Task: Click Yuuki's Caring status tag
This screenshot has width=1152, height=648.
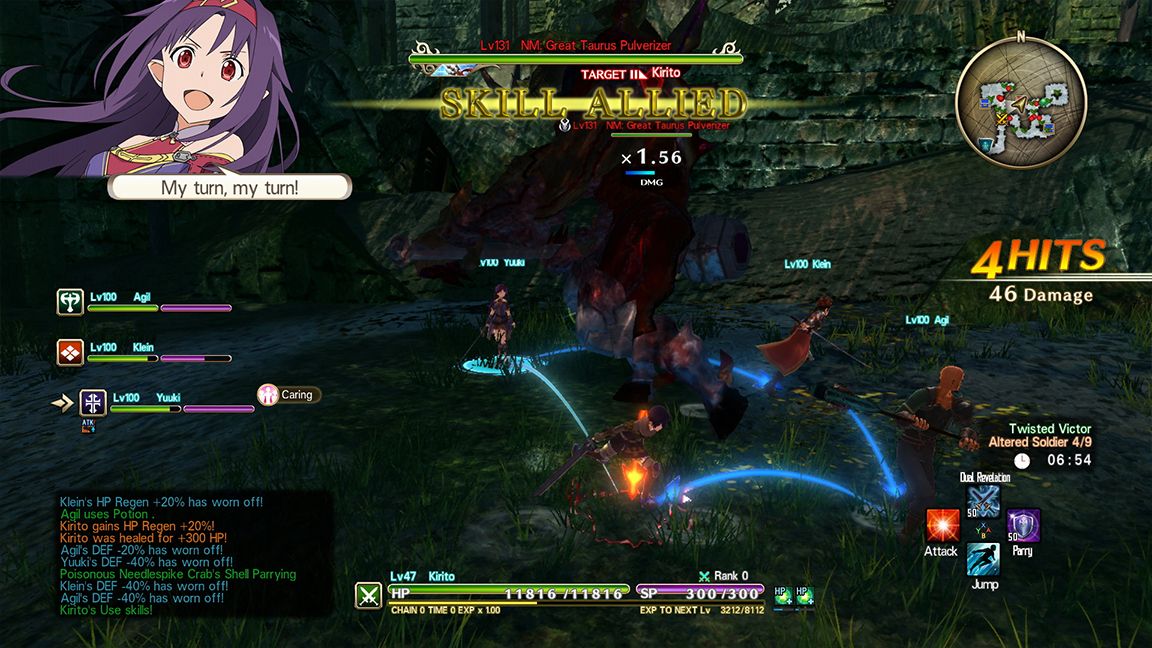Action: click(x=289, y=395)
